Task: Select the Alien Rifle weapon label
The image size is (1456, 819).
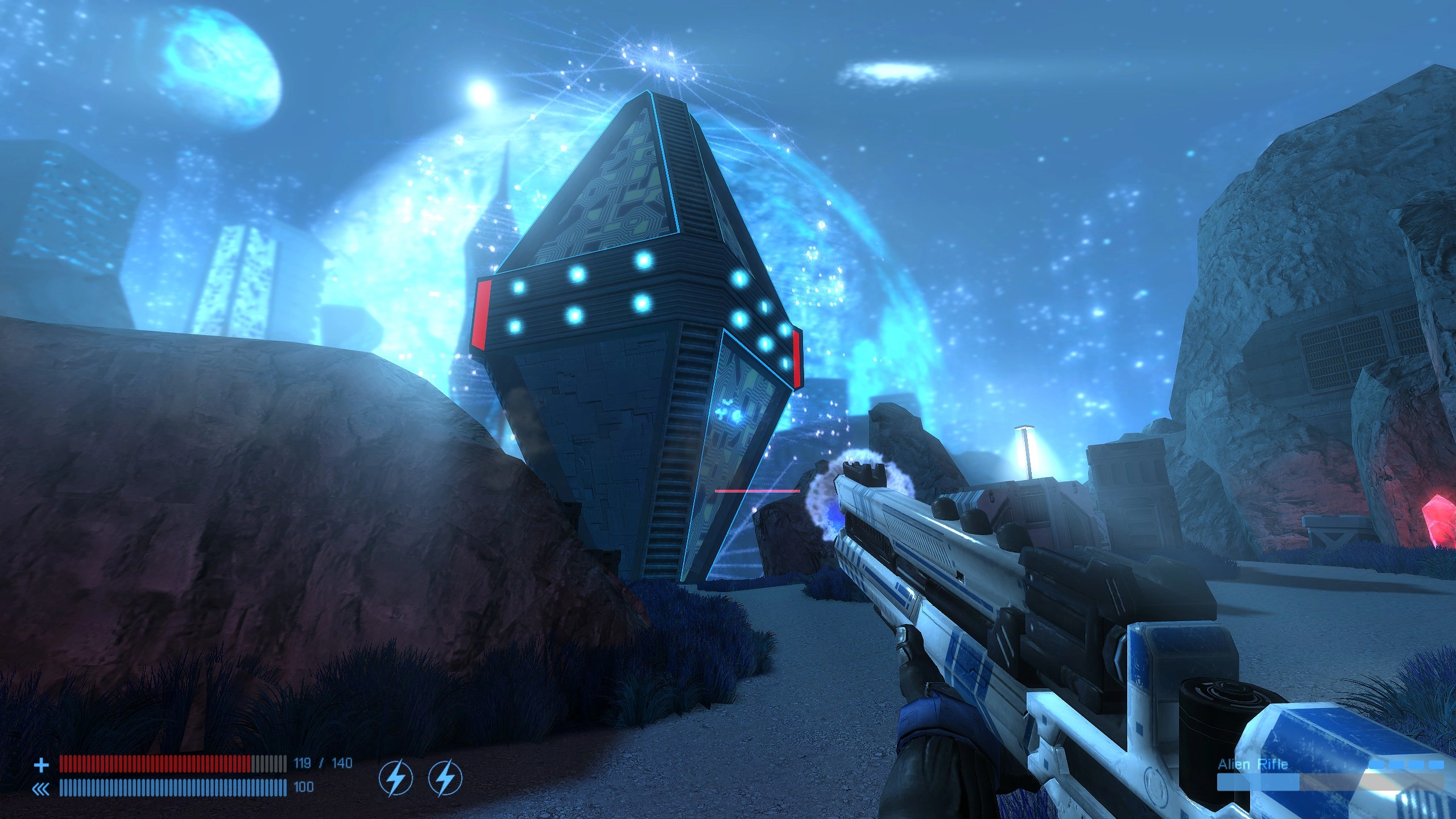Action: (x=1252, y=764)
